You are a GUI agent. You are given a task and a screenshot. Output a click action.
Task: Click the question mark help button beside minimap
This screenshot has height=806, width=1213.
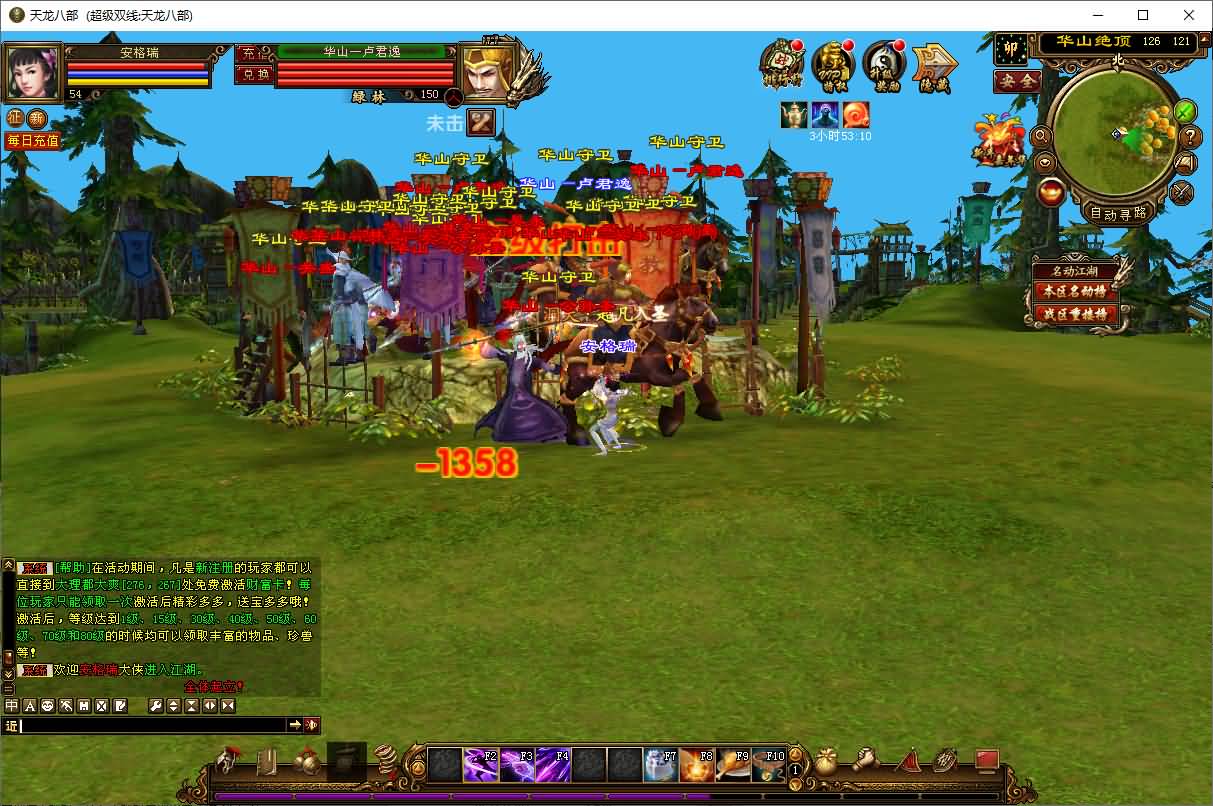pyautogui.click(x=1190, y=137)
